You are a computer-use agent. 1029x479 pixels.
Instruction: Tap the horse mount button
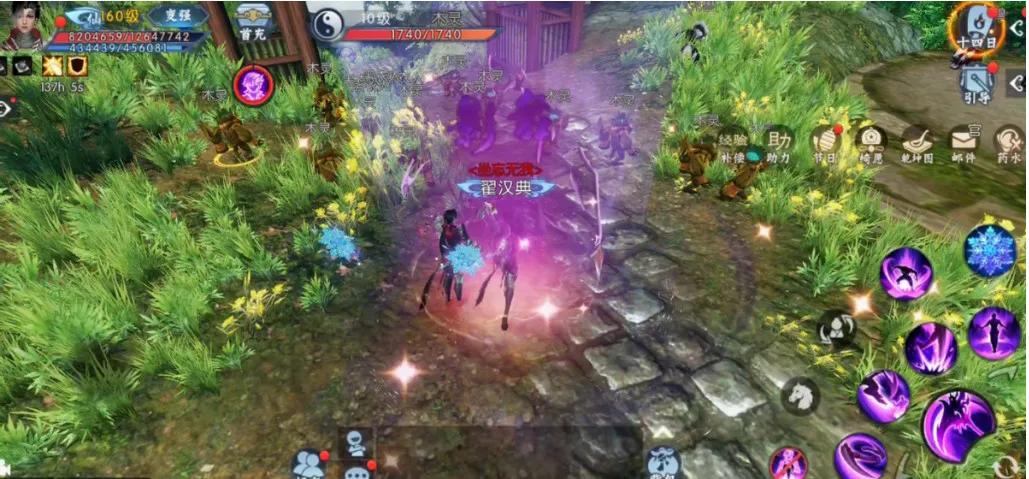pyautogui.click(x=800, y=396)
